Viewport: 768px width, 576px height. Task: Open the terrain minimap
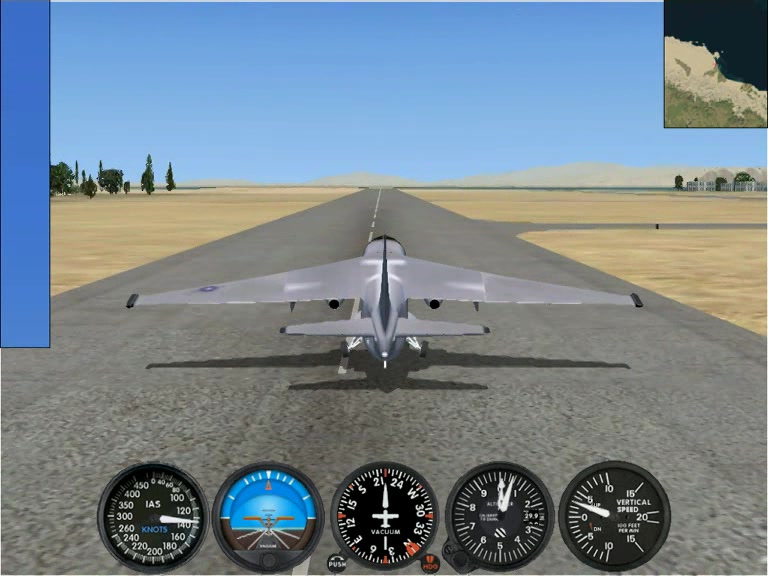pos(715,64)
